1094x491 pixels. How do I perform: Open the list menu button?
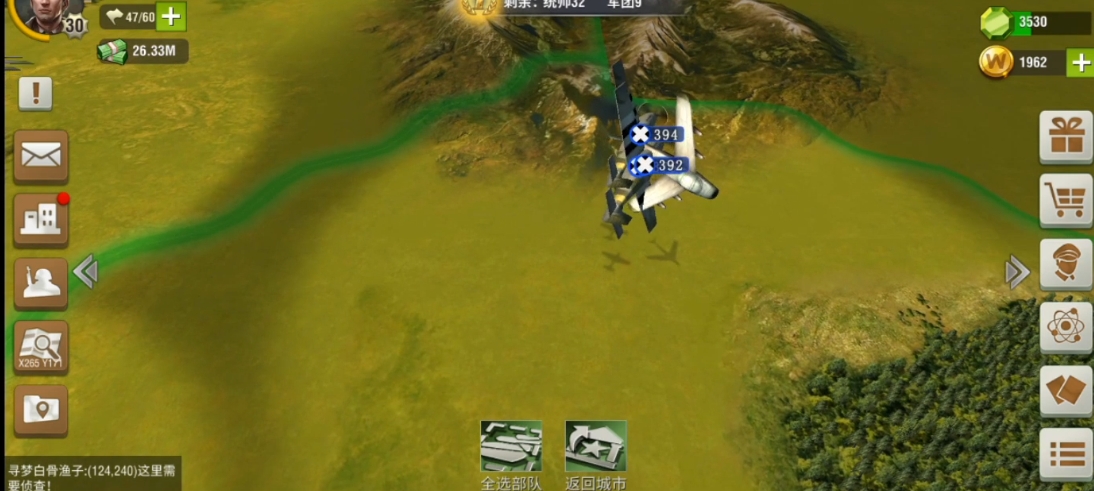1066,454
